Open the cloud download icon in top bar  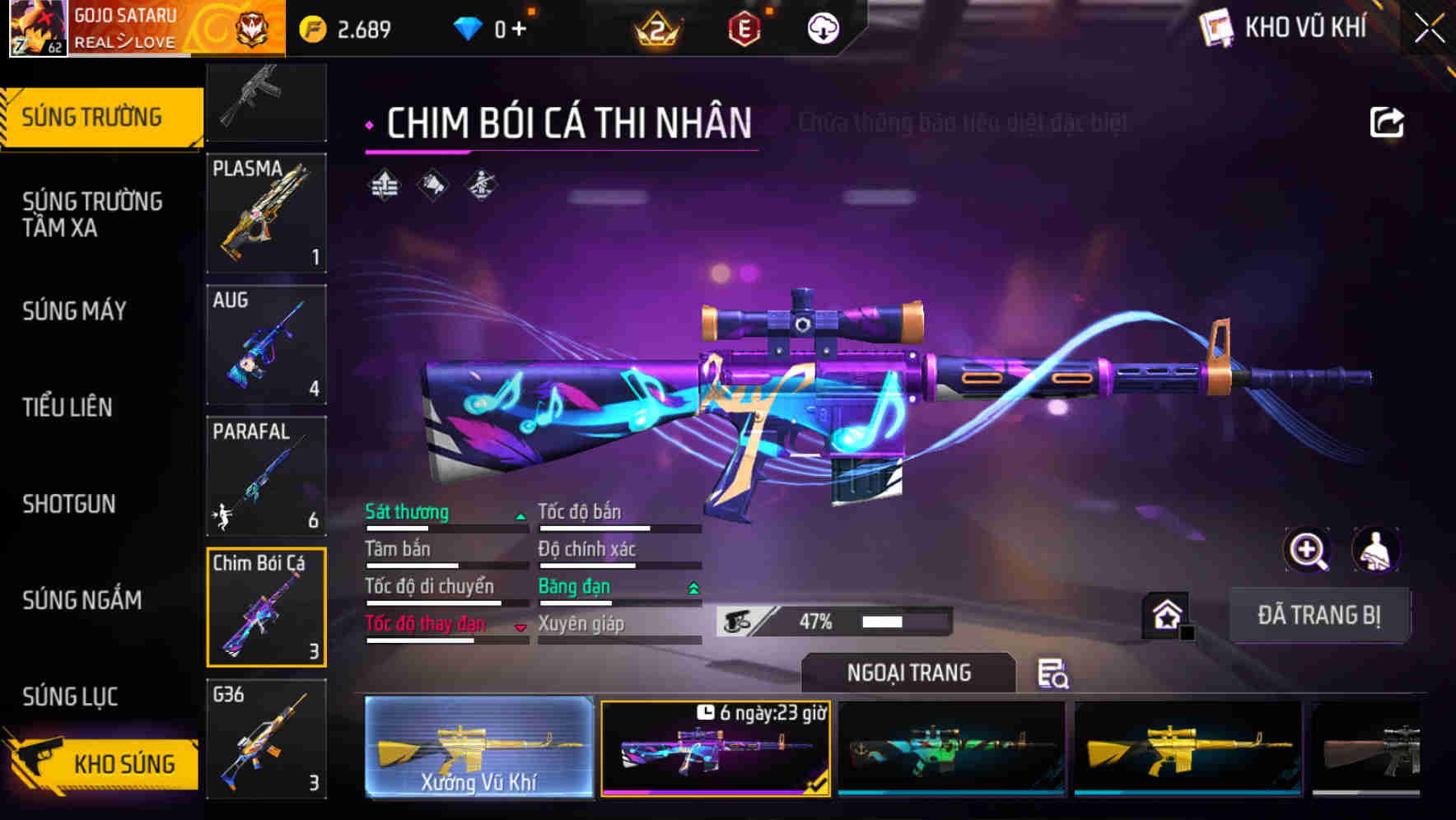(x=822, y=27)
